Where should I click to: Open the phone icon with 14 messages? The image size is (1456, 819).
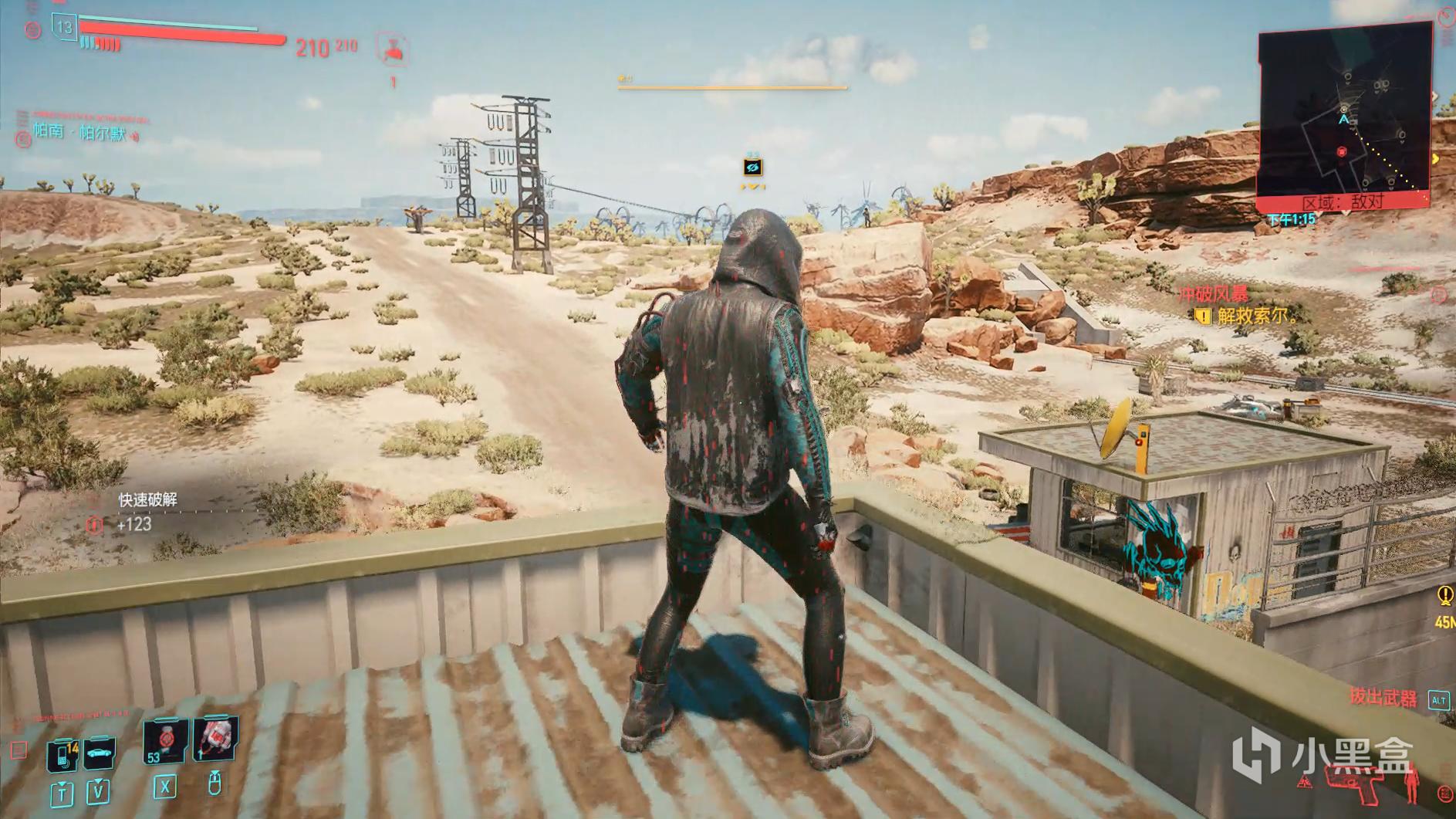(x=62, y=754)
